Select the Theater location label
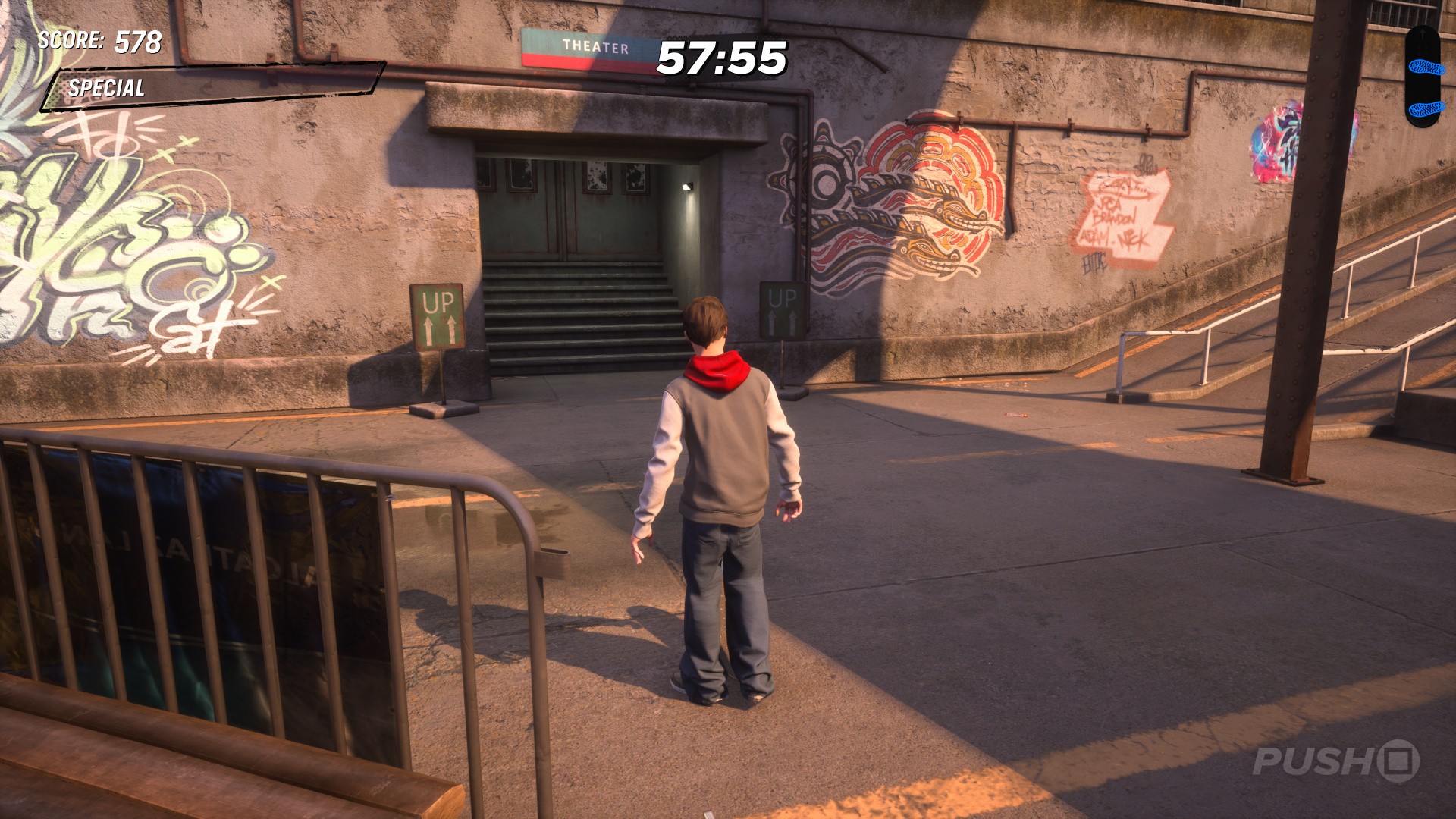 point(595,47)
